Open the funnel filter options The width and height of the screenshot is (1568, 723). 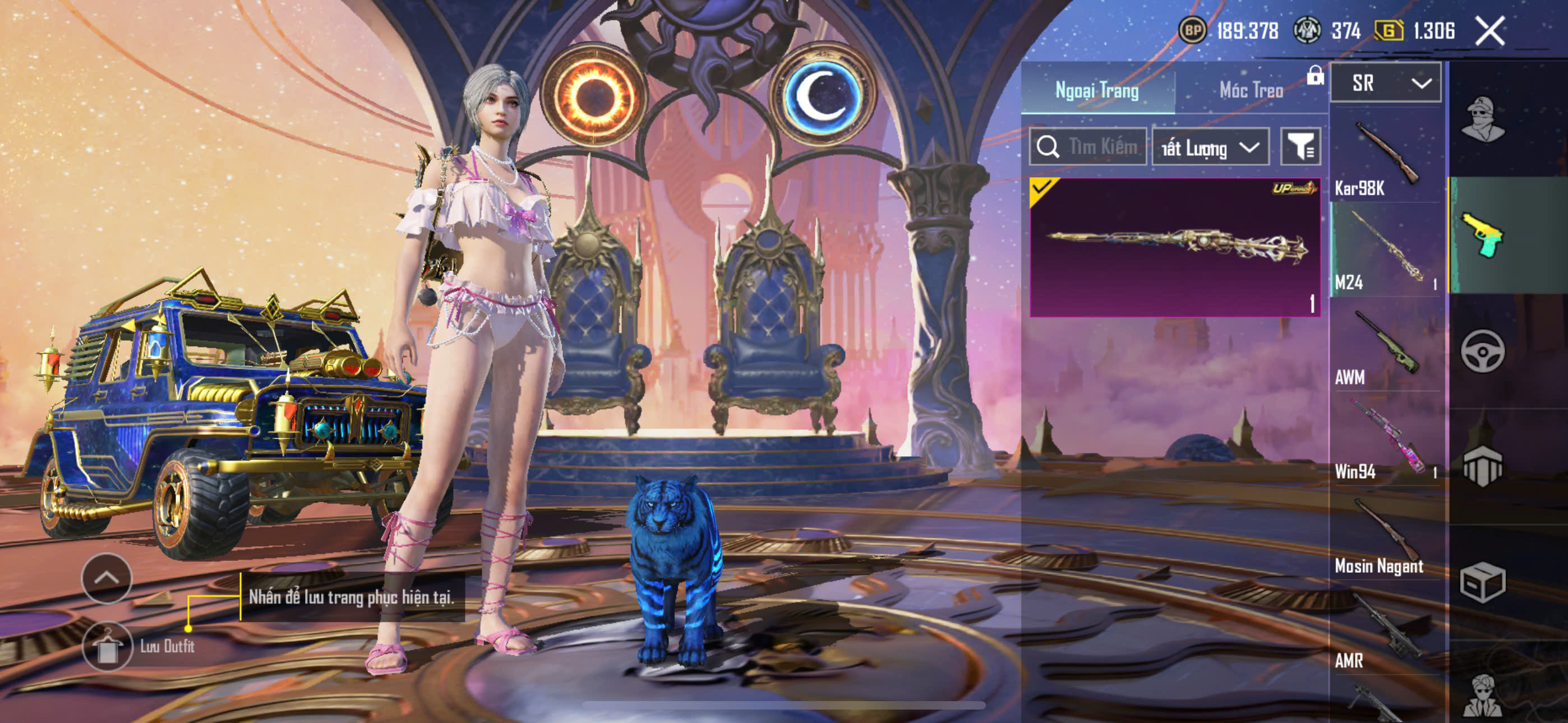point(1300,147)
